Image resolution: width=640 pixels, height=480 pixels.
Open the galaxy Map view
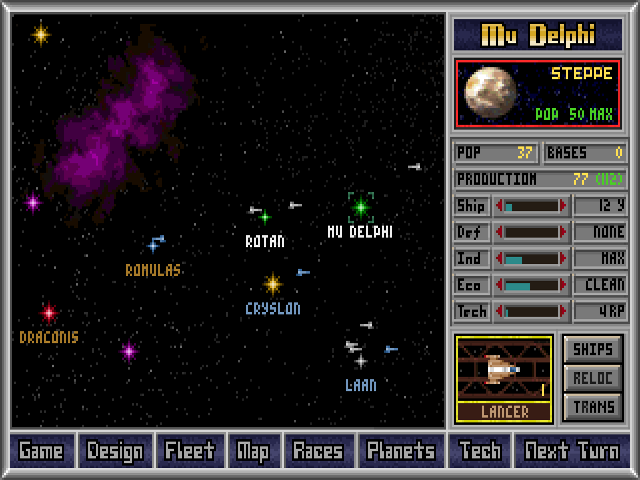[x=253, y=451]
